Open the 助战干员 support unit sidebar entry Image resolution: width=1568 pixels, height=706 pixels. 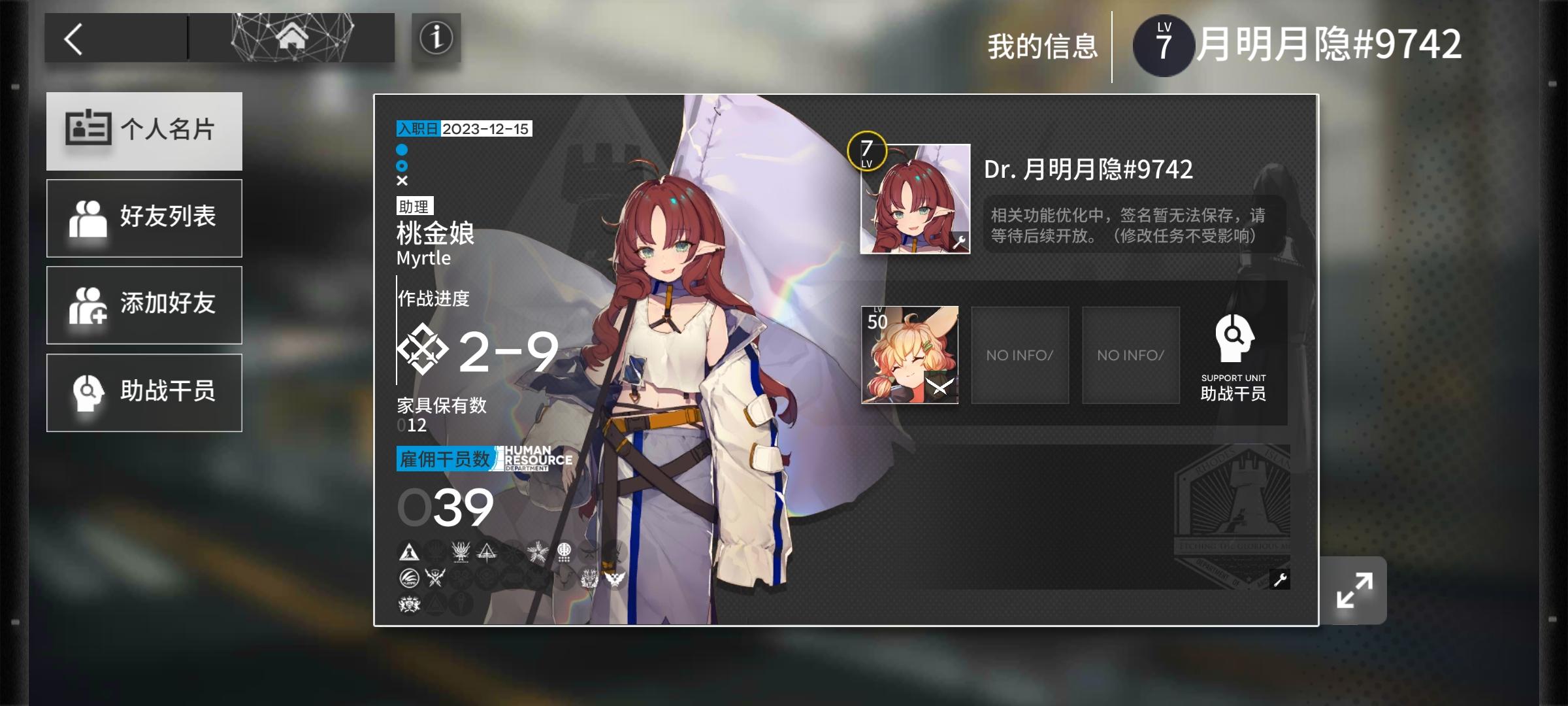click(144, 392)
